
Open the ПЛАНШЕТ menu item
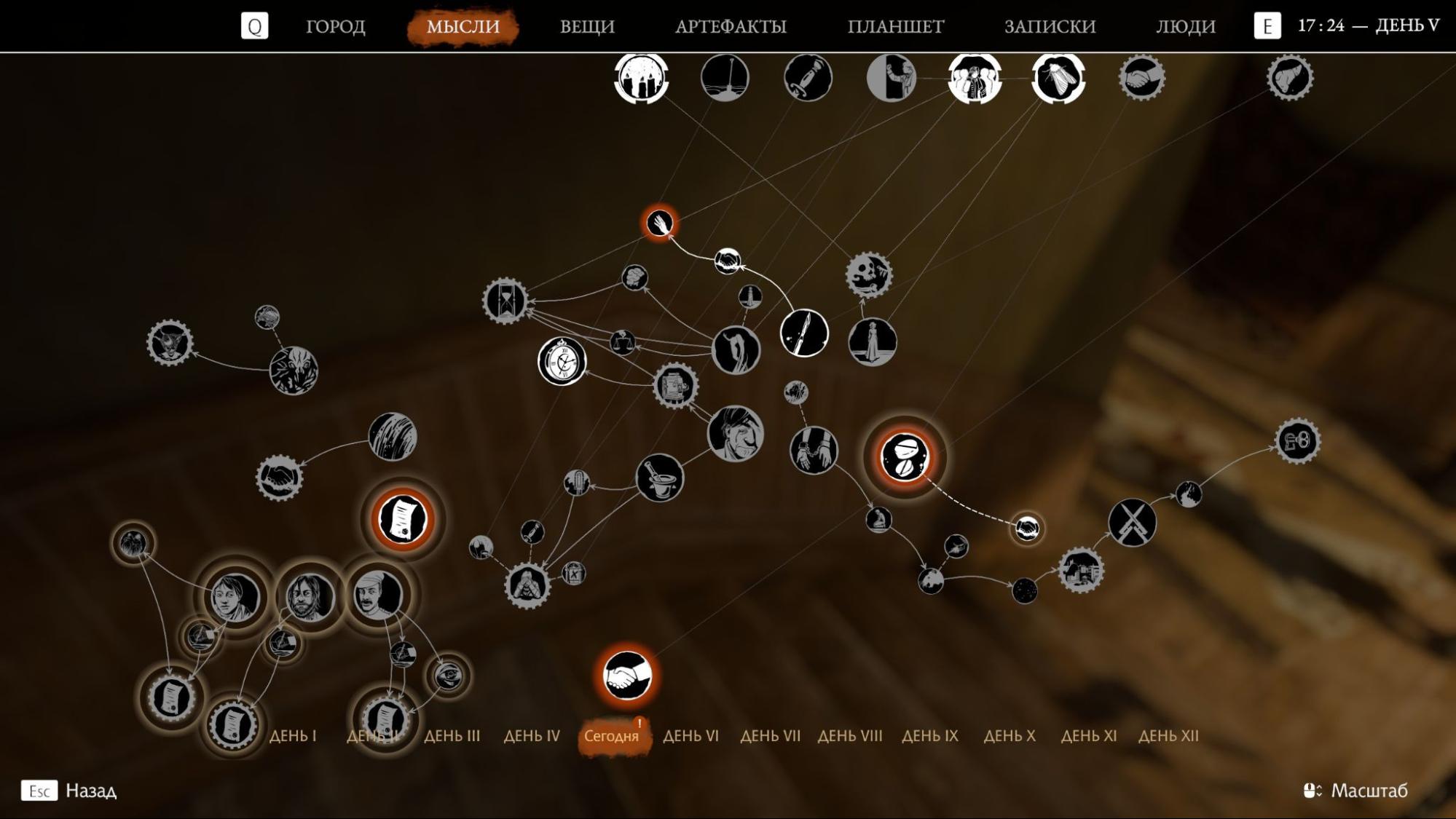click(x=895, y=26)
